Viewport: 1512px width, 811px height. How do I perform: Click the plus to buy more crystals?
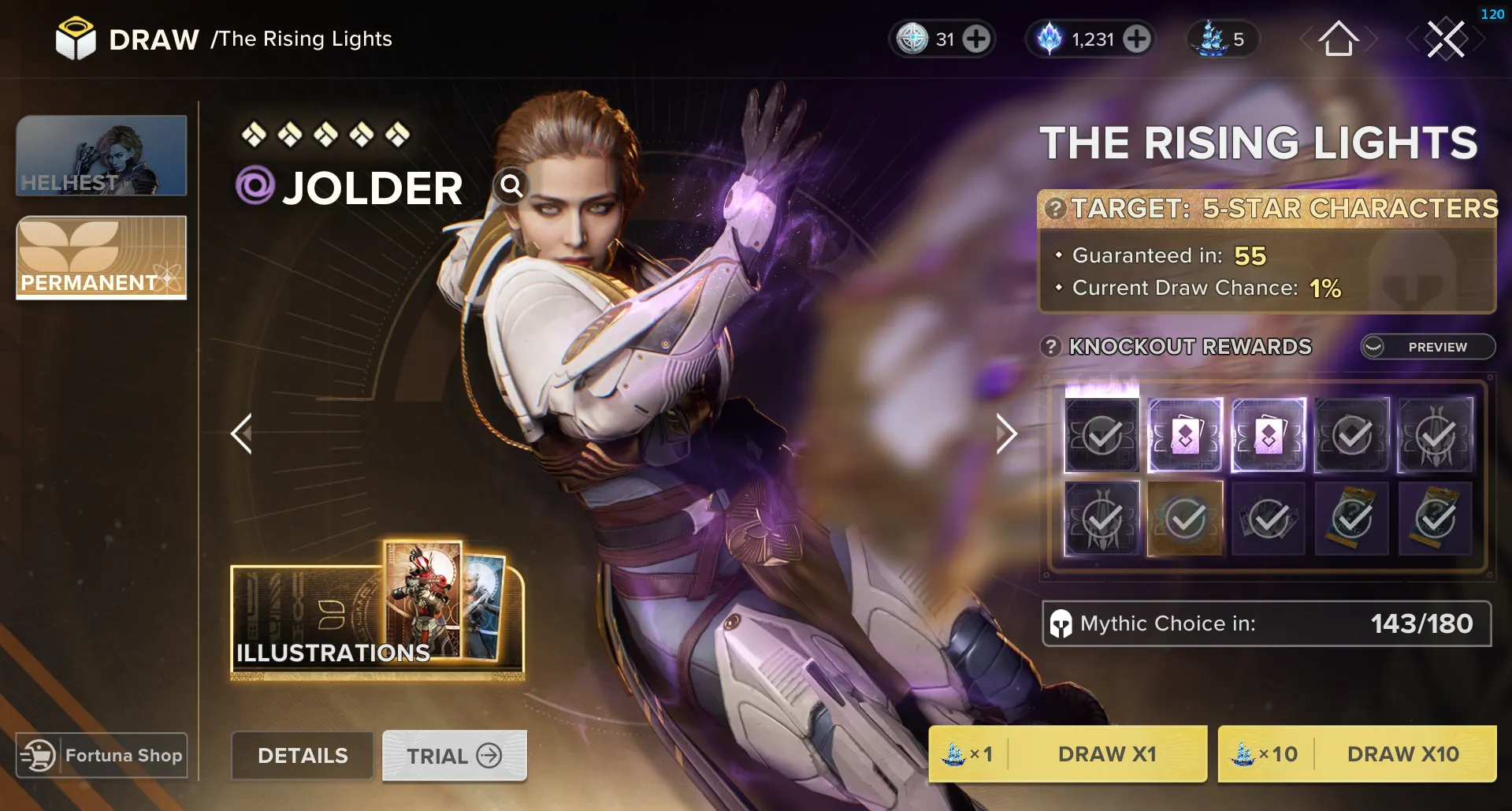click(x=1137, y=38)
